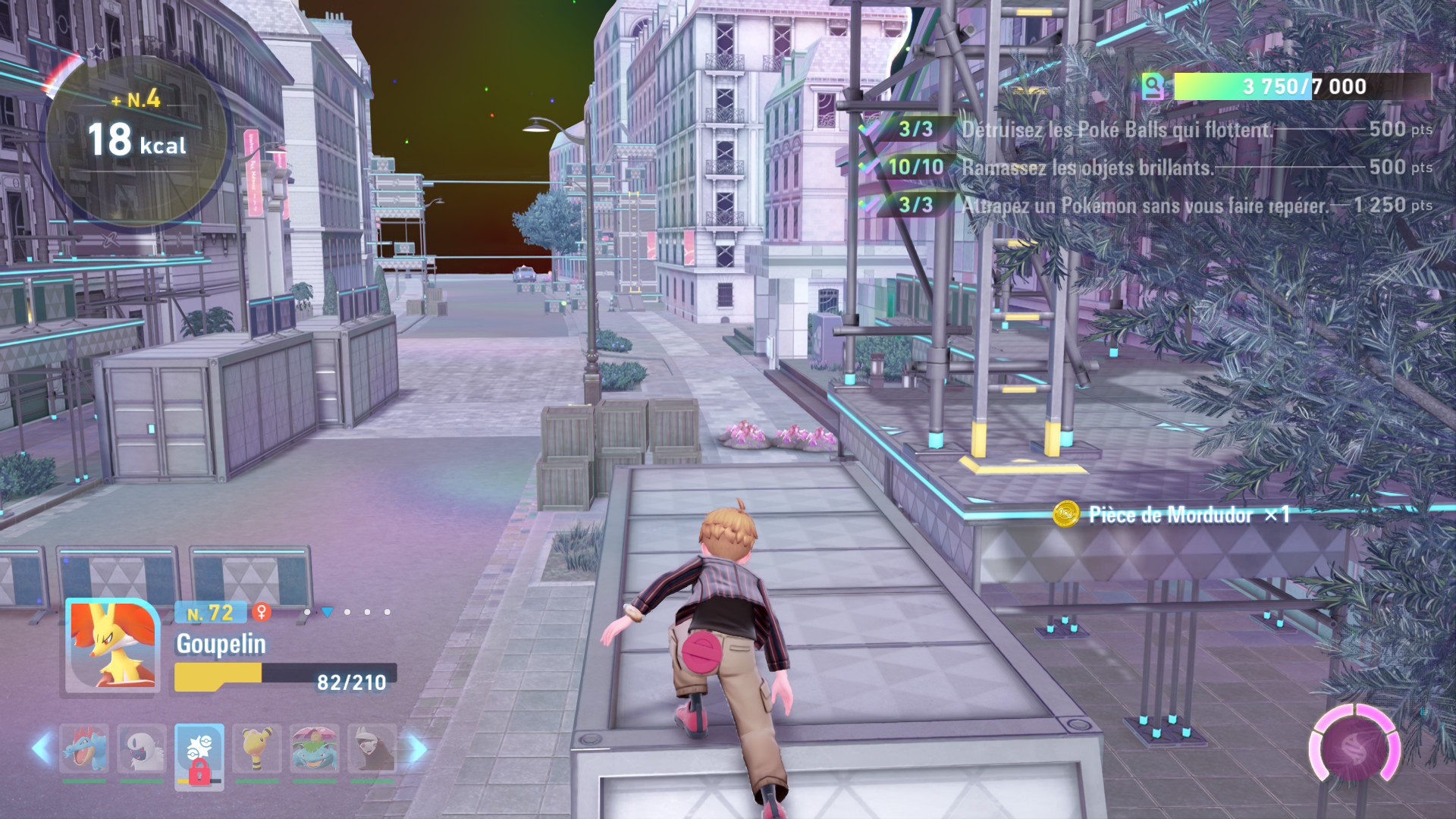This screenshot has height=819, width=1456.
Task: Click the right party scroll arrow
Action: point(418,749)
